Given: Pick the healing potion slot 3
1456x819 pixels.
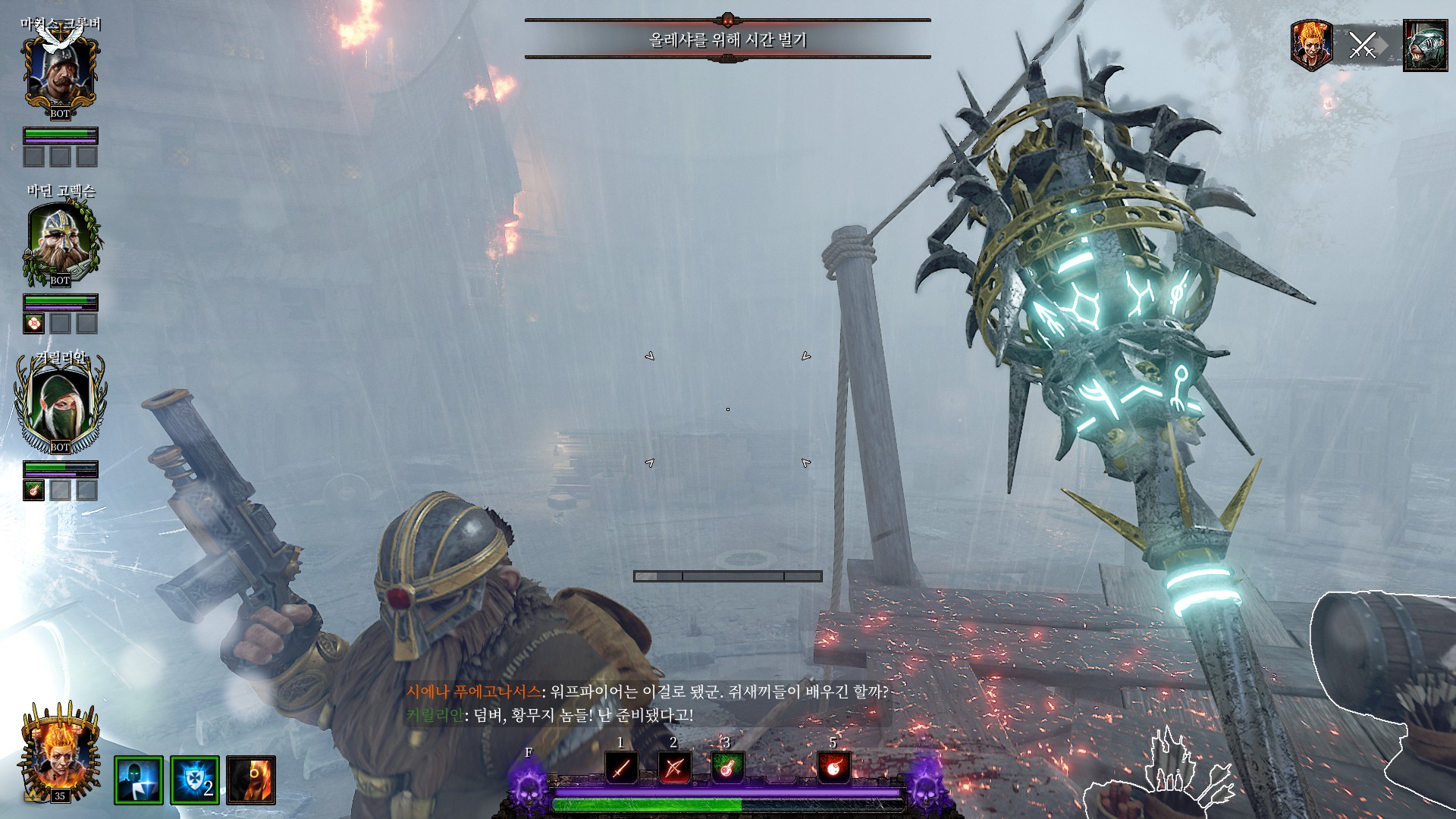Looking at the screenshot, I should click(726, 767).
